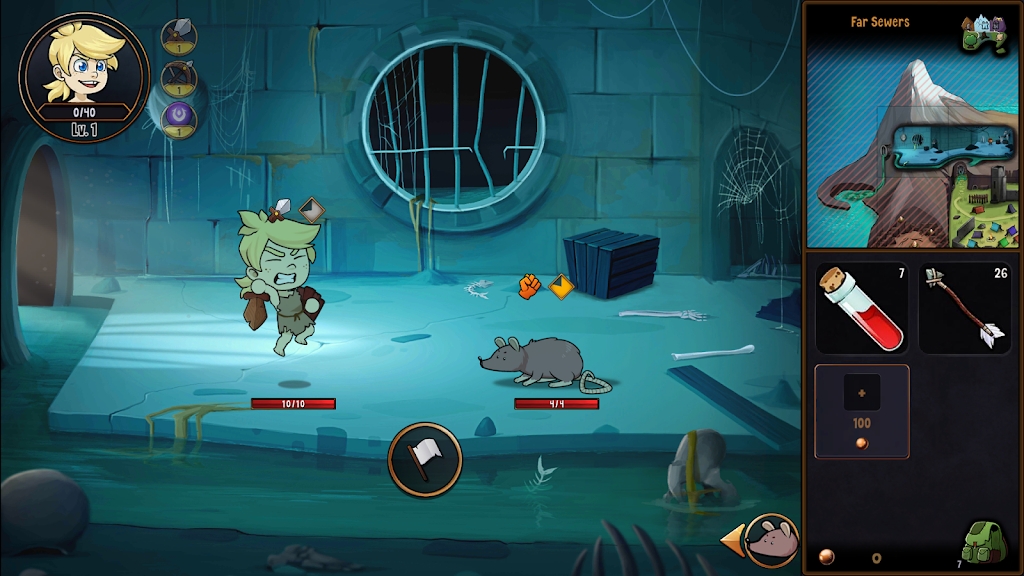Viewport: 1024px width, 576px height.
Task: Click the white flag surrender button
Action: 425,459
